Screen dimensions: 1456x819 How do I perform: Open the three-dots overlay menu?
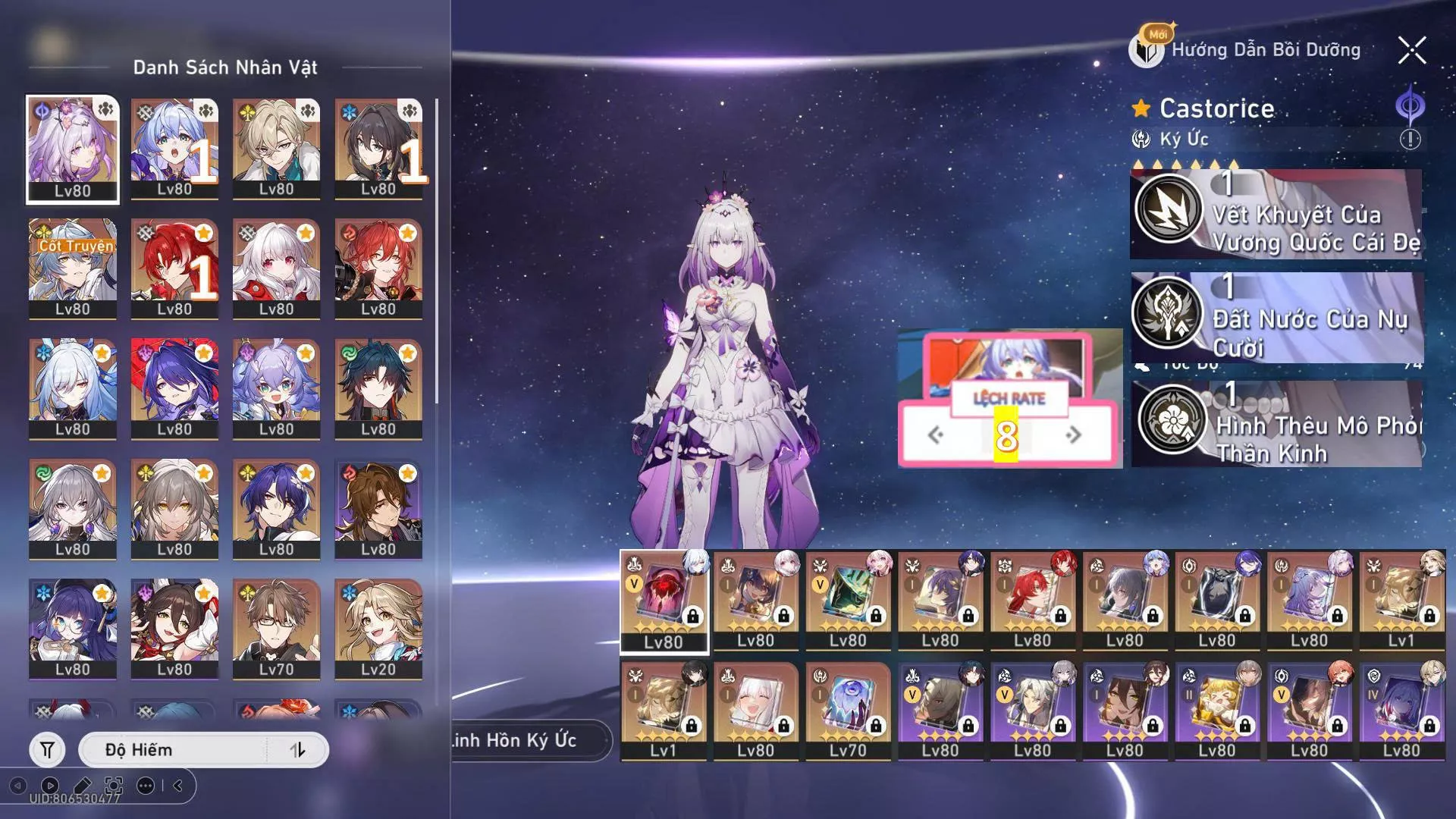[145, 786]
